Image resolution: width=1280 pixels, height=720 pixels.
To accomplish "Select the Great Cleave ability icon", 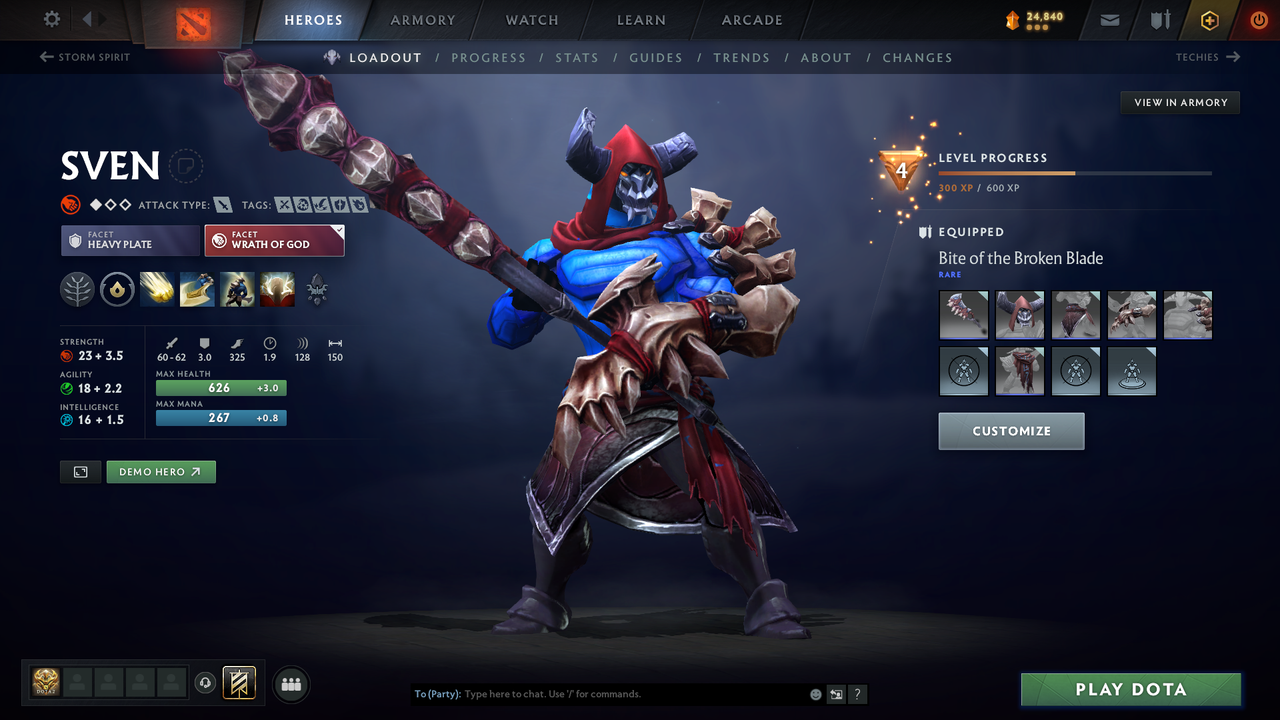I will coord(197,290).
